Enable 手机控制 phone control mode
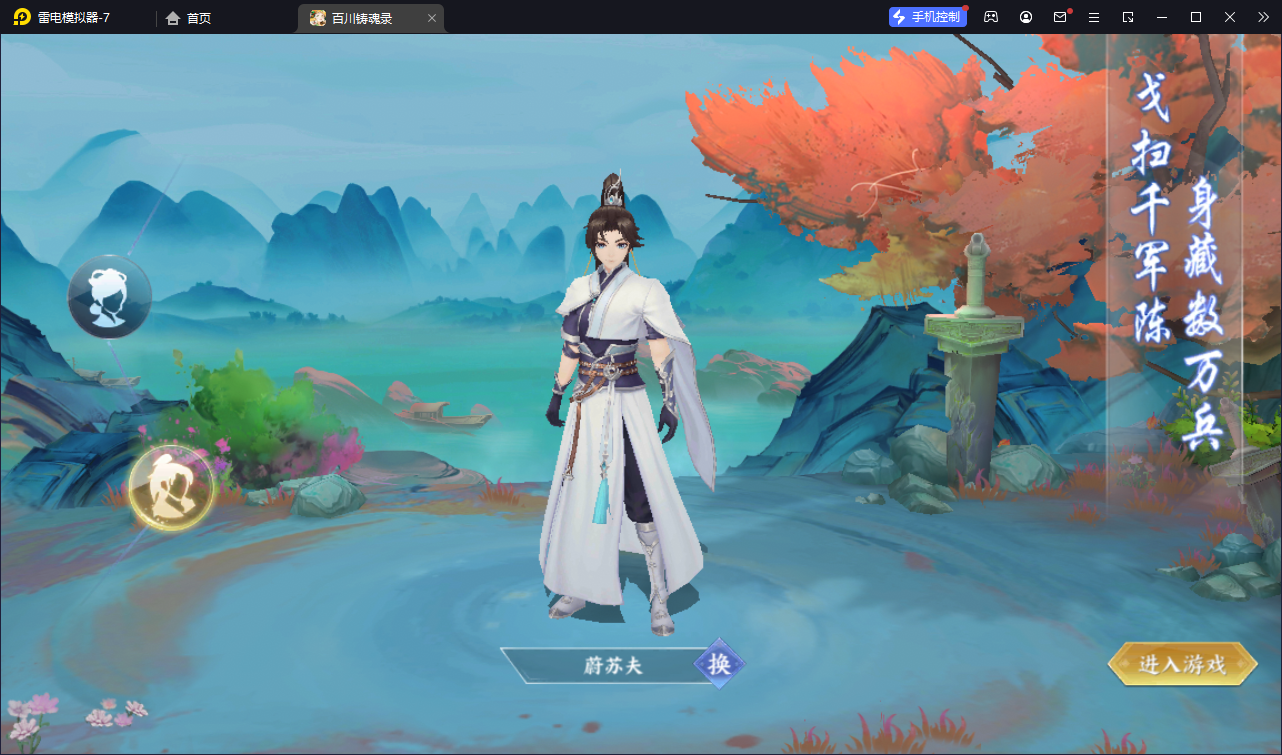1282x755 pixels. click(926, 16)
